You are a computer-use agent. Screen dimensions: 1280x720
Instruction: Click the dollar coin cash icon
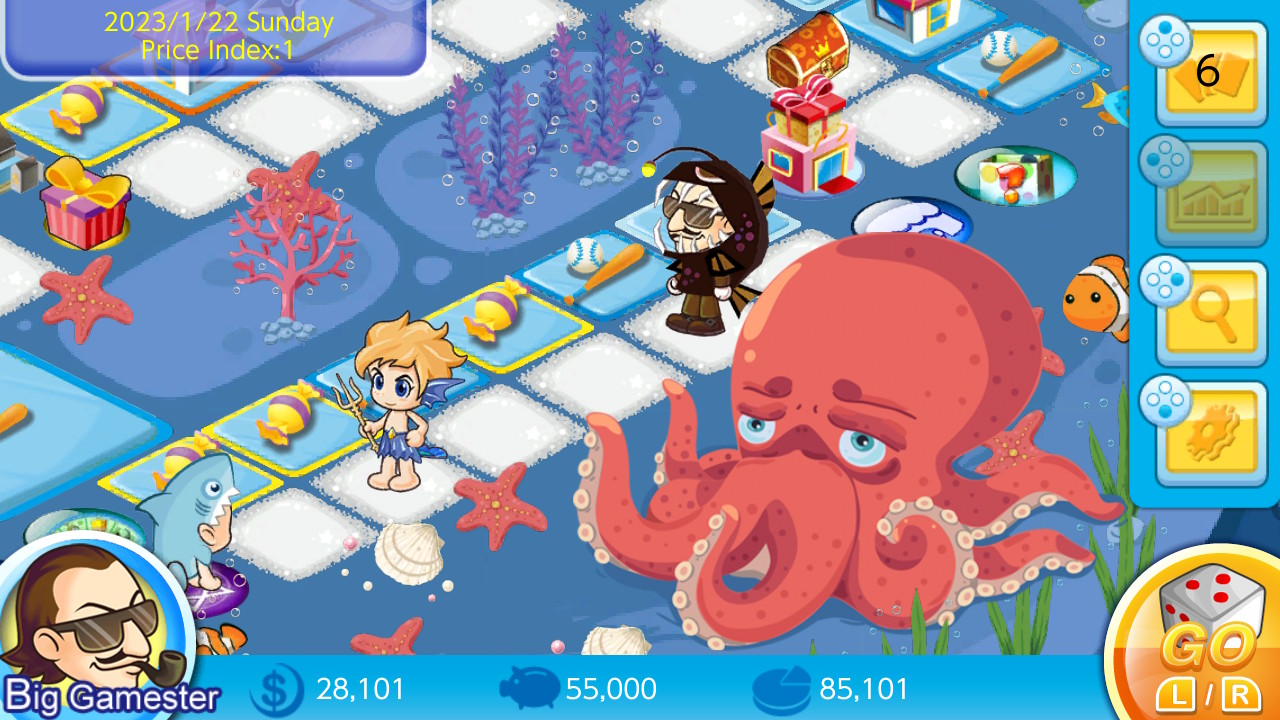pyautogui.click(x=278, y=689)
